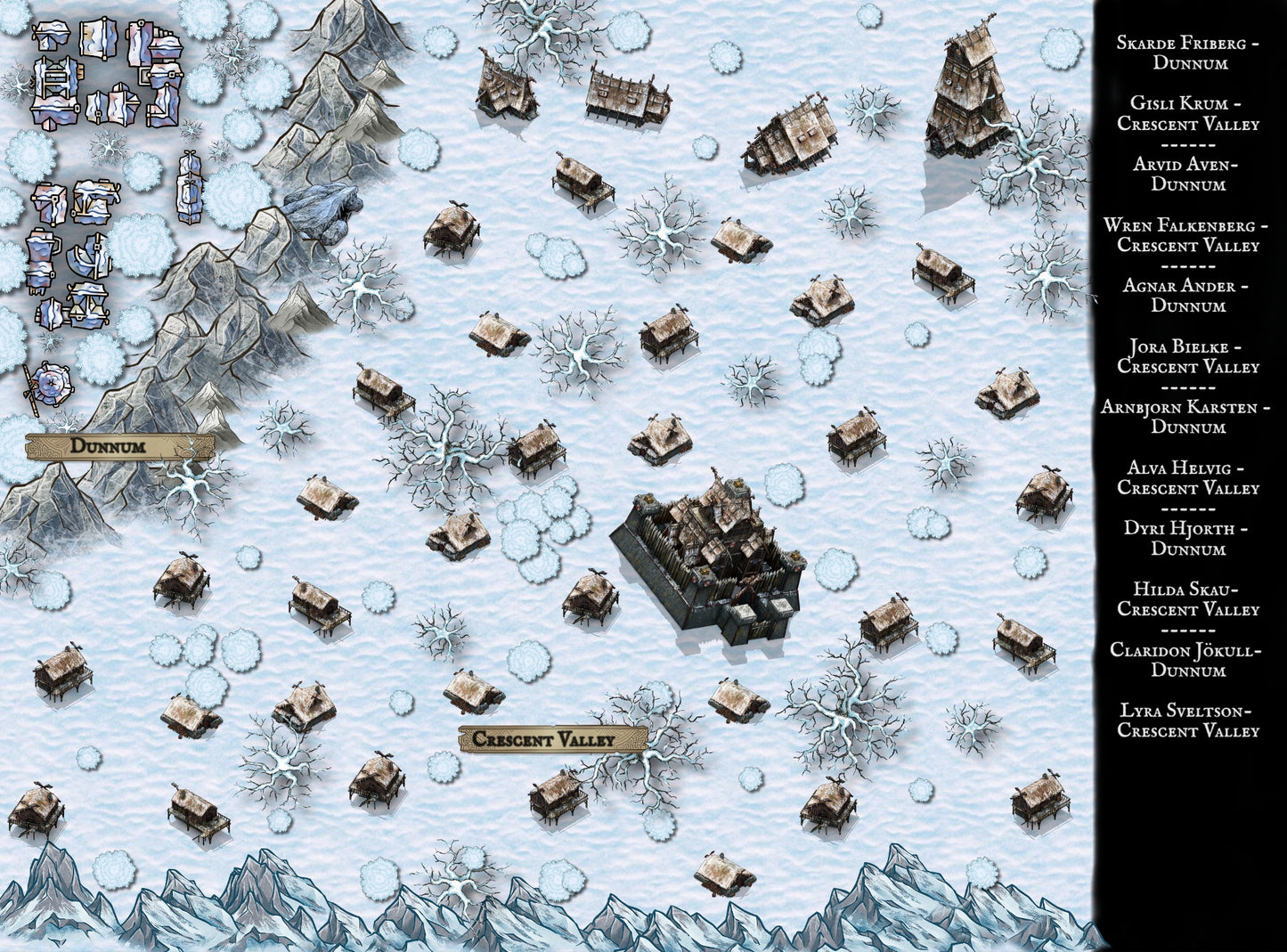Click the Dyri Hjorth list entry
Image resolution: width=1287 pixels, height=952 pixels.
click(1188, 539)
